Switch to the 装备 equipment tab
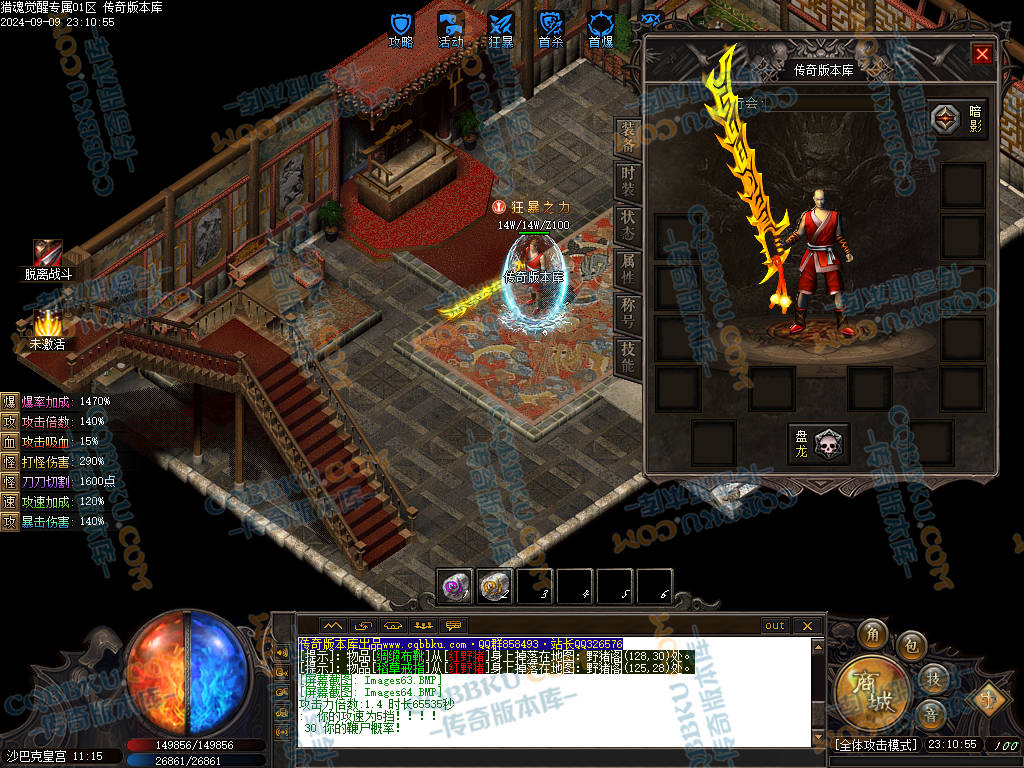 tap(627, 138)
